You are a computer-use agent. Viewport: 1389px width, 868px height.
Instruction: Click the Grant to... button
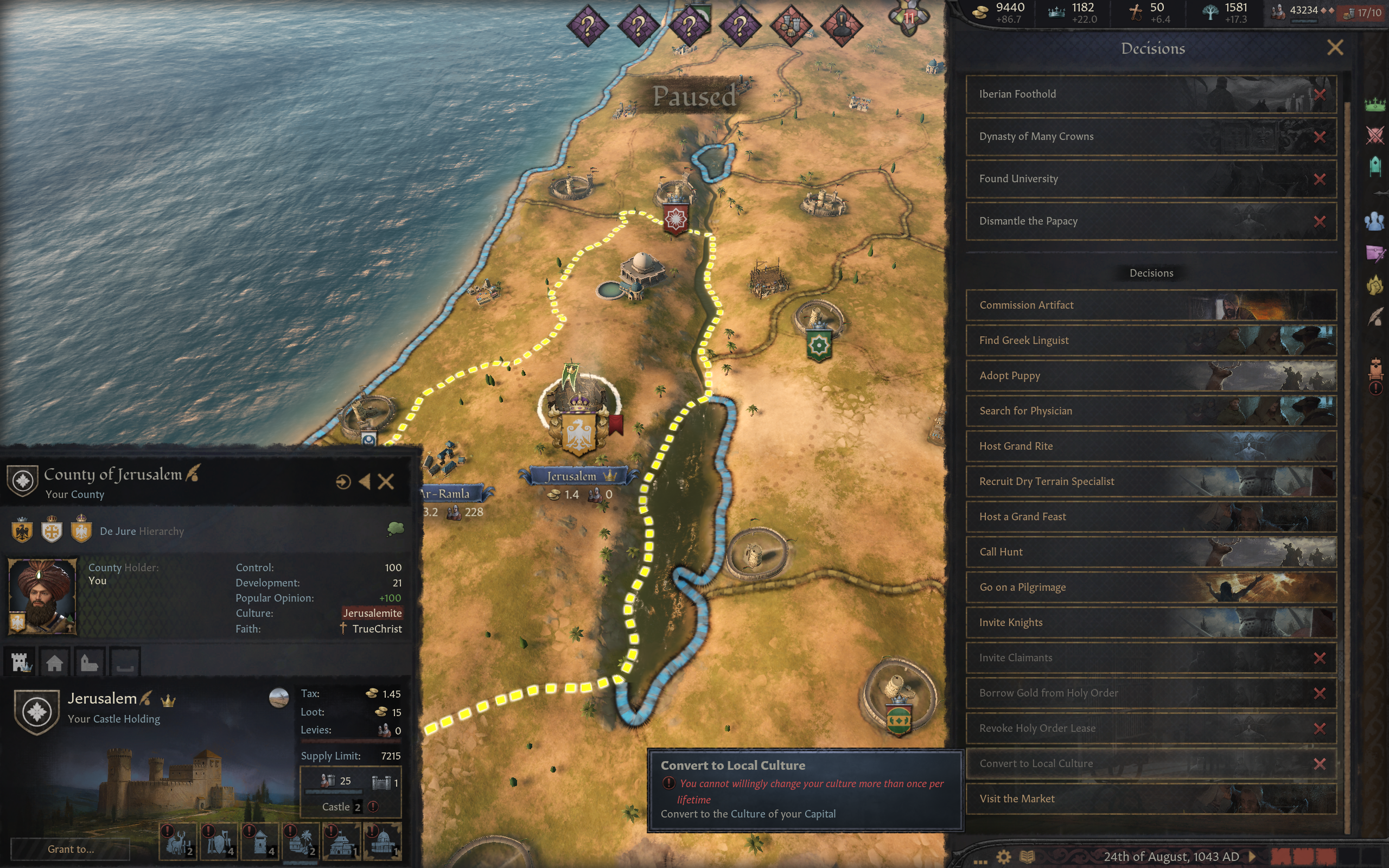pos(71,849)
